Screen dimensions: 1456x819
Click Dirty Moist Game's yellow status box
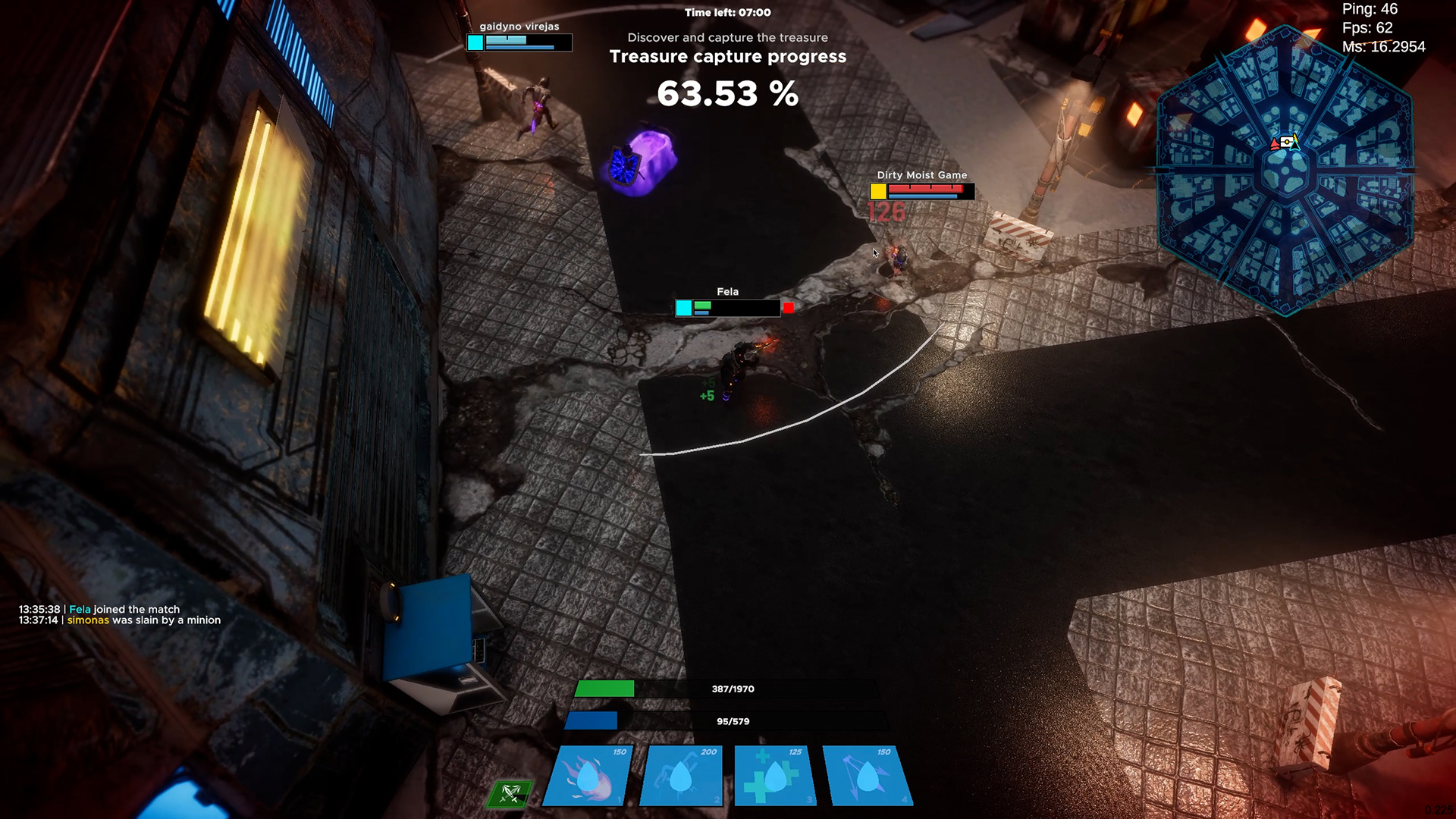(879, 192)
